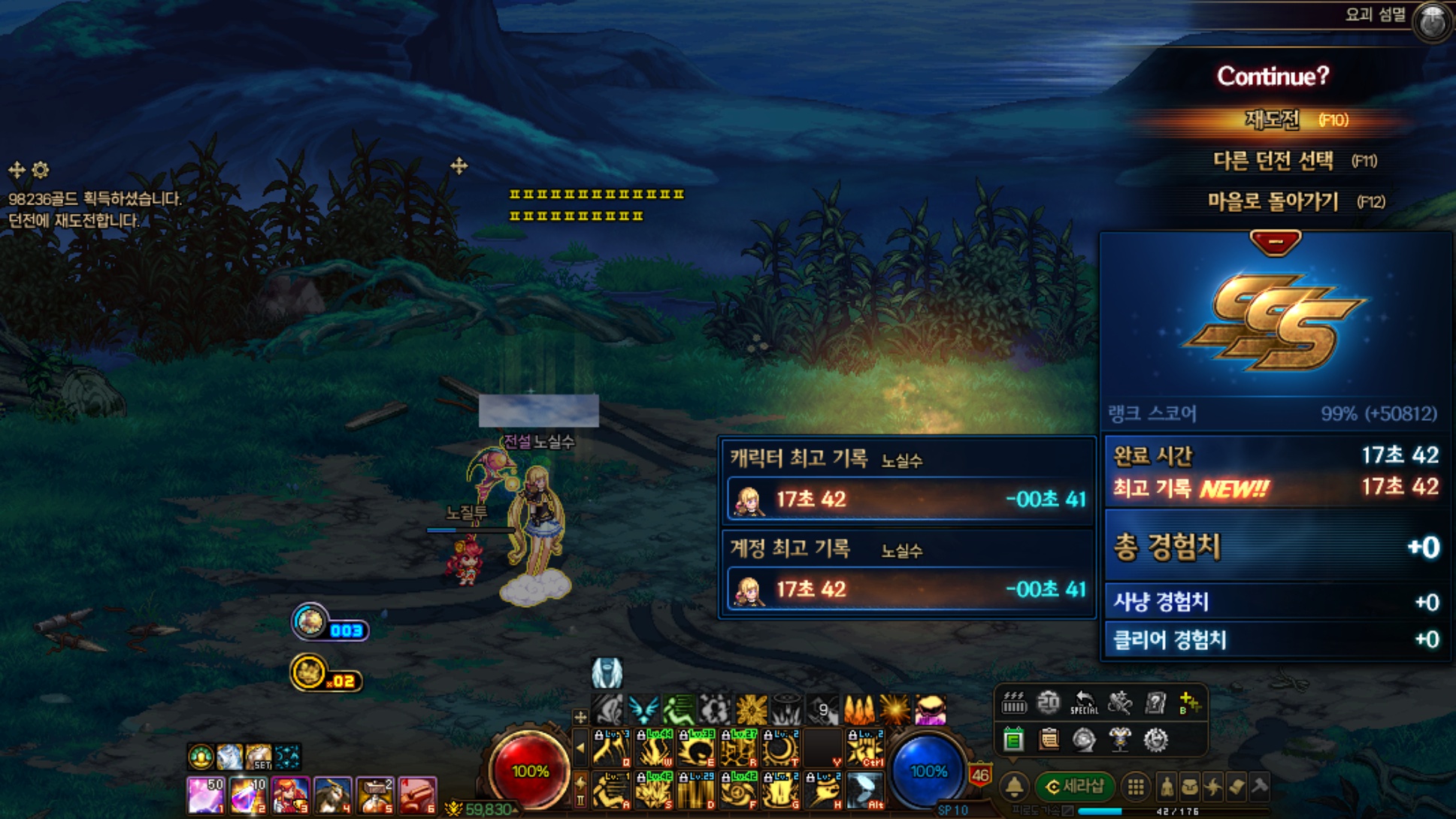Open the grid menu button
Image resolution: width=1456 pixels, height=819 pixels.
(x=1135, y=787)
